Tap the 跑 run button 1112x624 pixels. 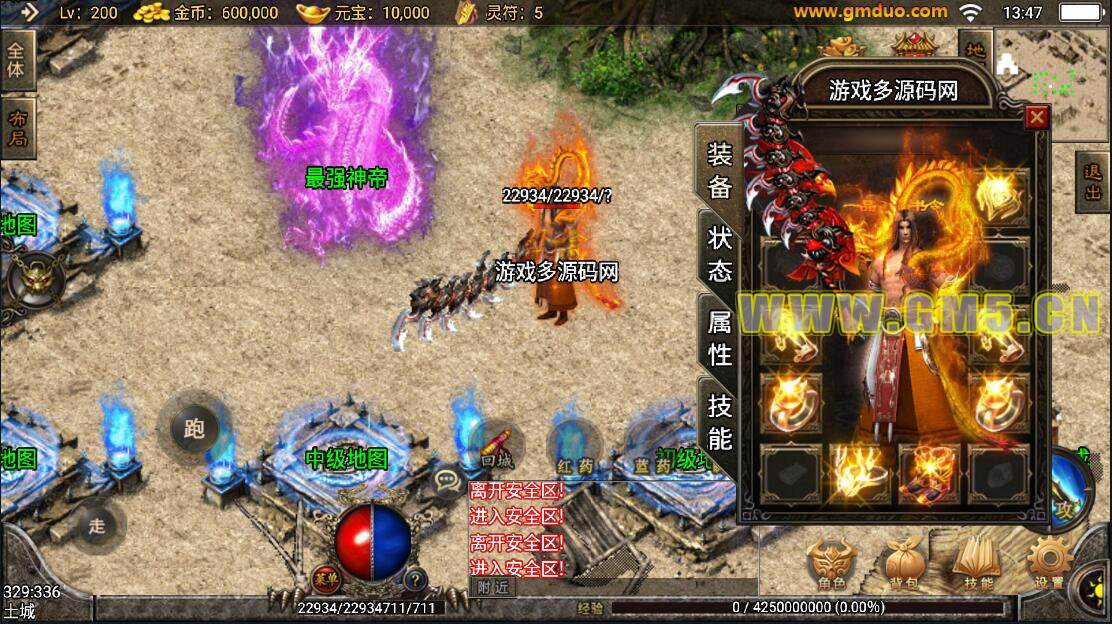(x=194, y=429)
